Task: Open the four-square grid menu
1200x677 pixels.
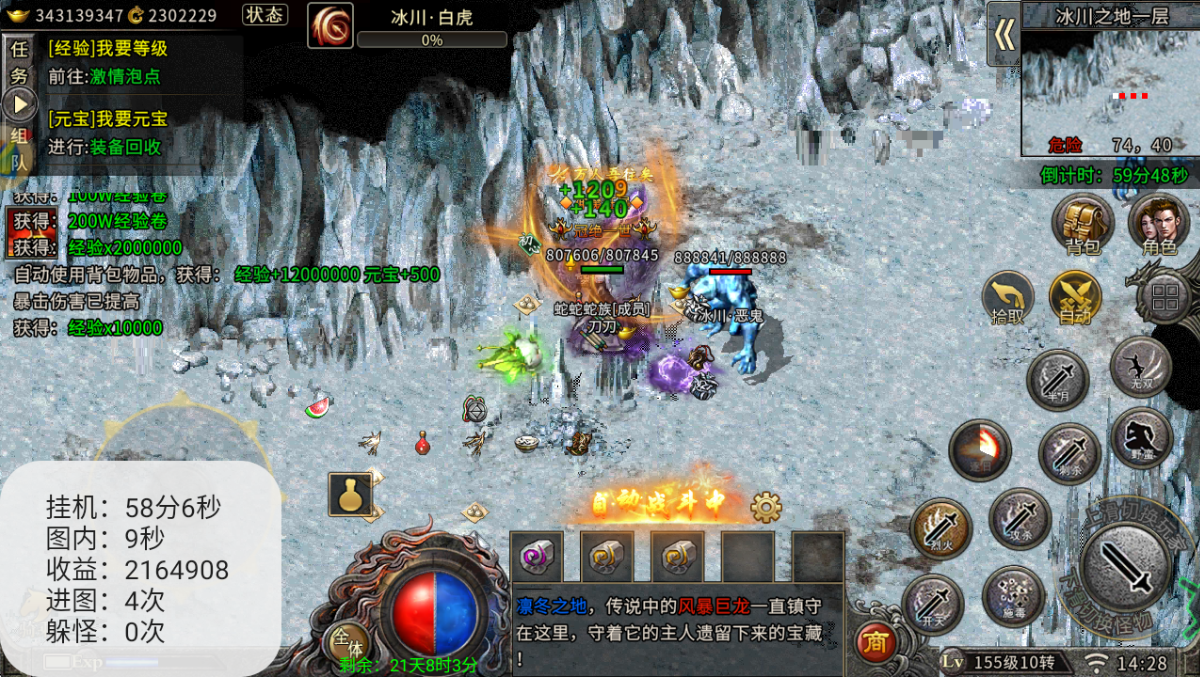Action: (1165, 297)
